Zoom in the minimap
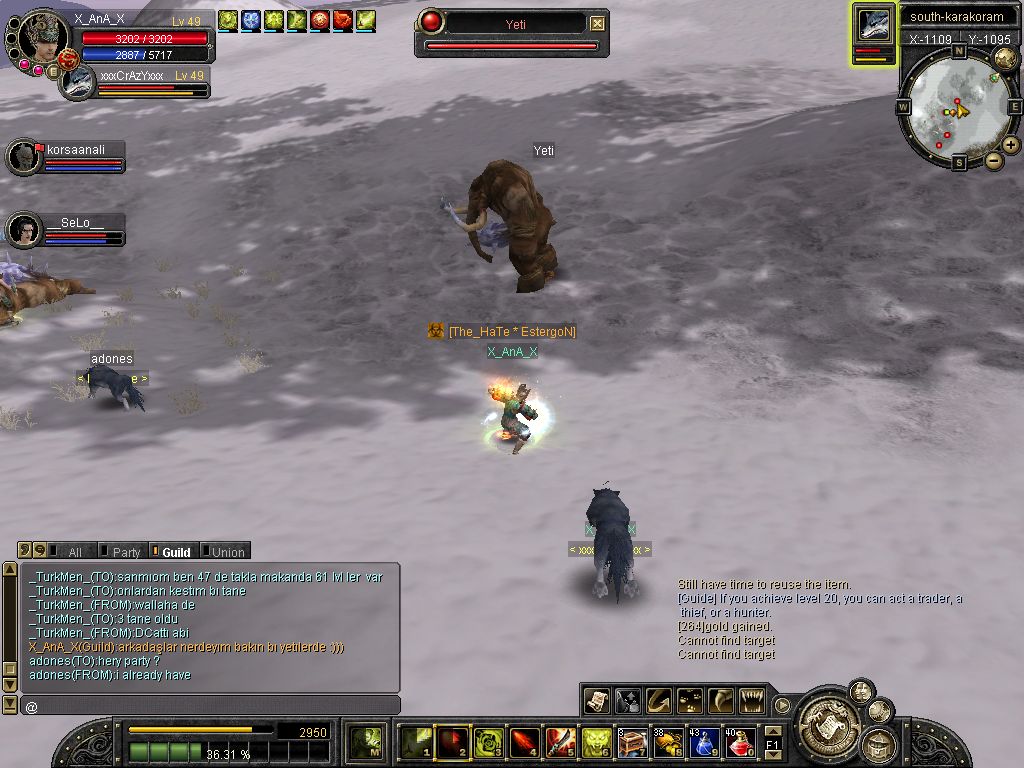The height and width of the screenshot is (768, 1024). [1011, 145]
